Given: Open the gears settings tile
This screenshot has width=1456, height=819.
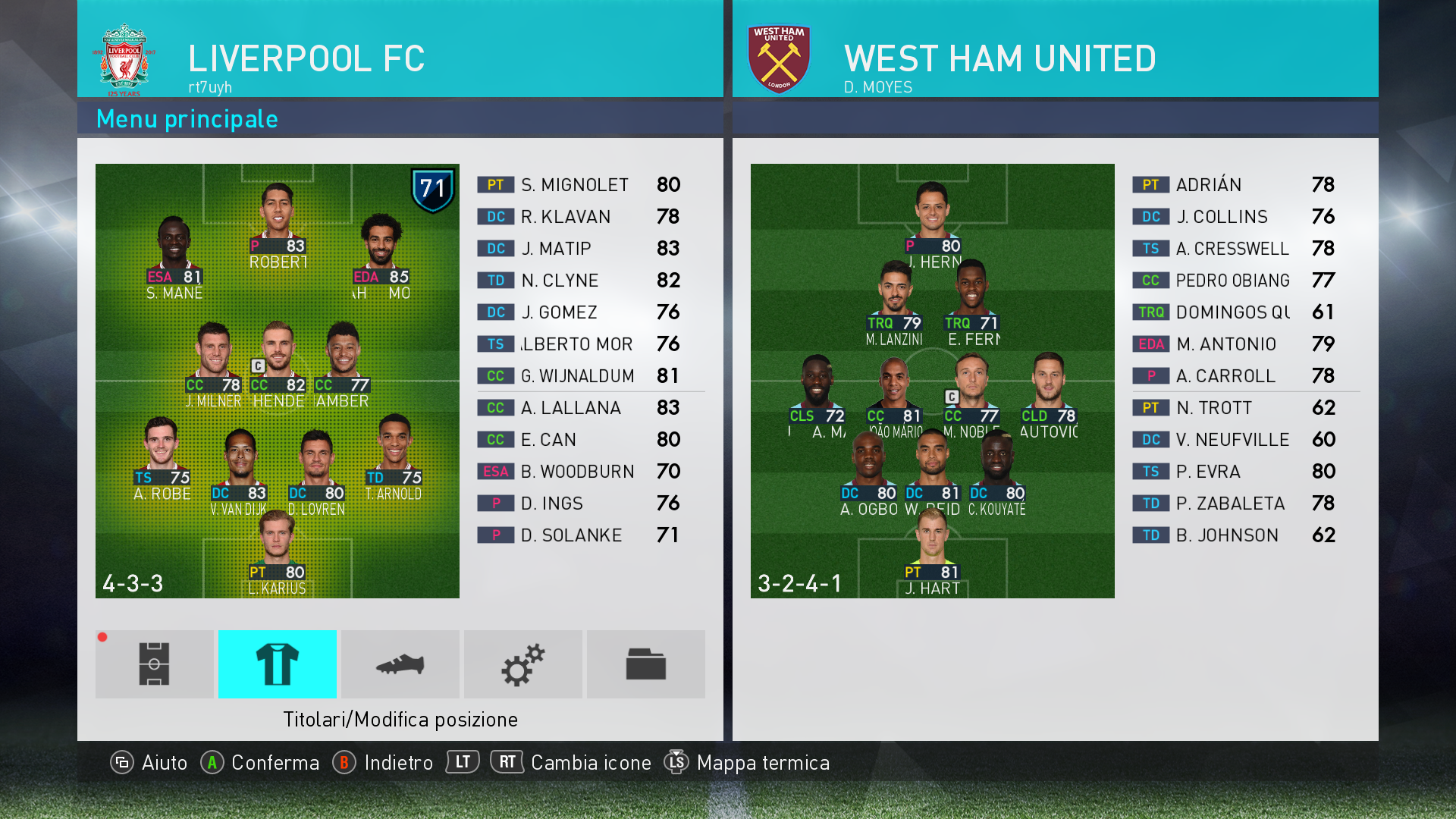Looking at the screenshot, I should (x=522, y=664).
